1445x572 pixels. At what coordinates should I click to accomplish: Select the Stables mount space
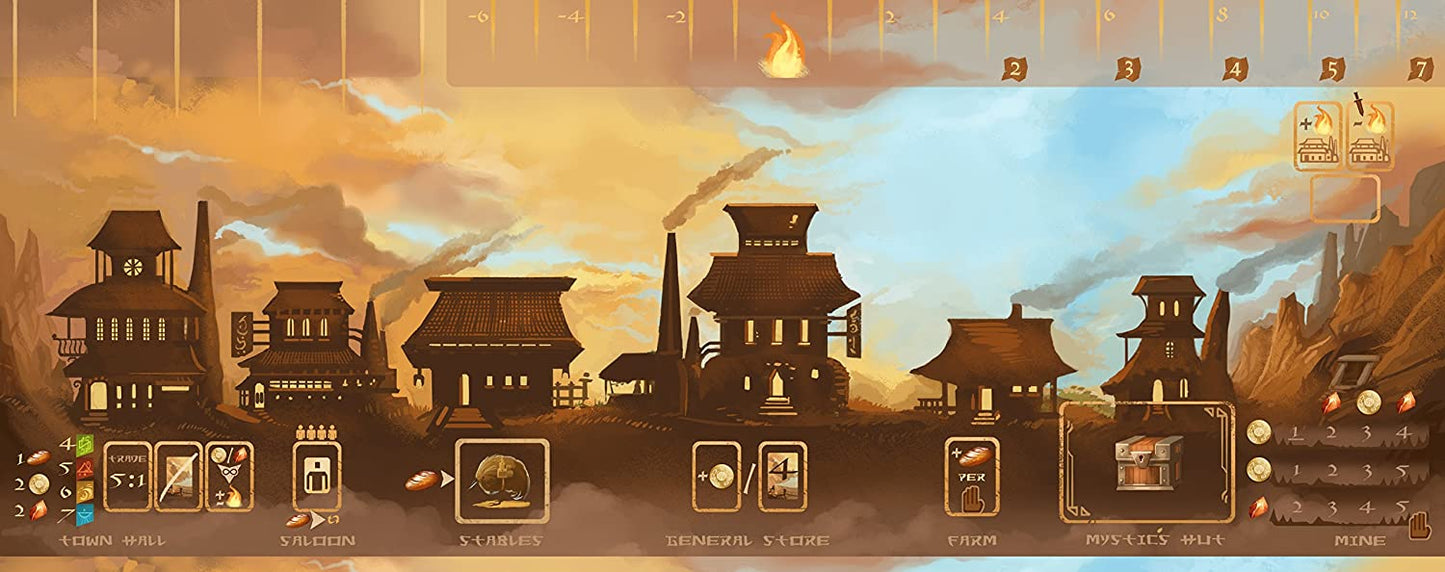(x=502, y=481)
